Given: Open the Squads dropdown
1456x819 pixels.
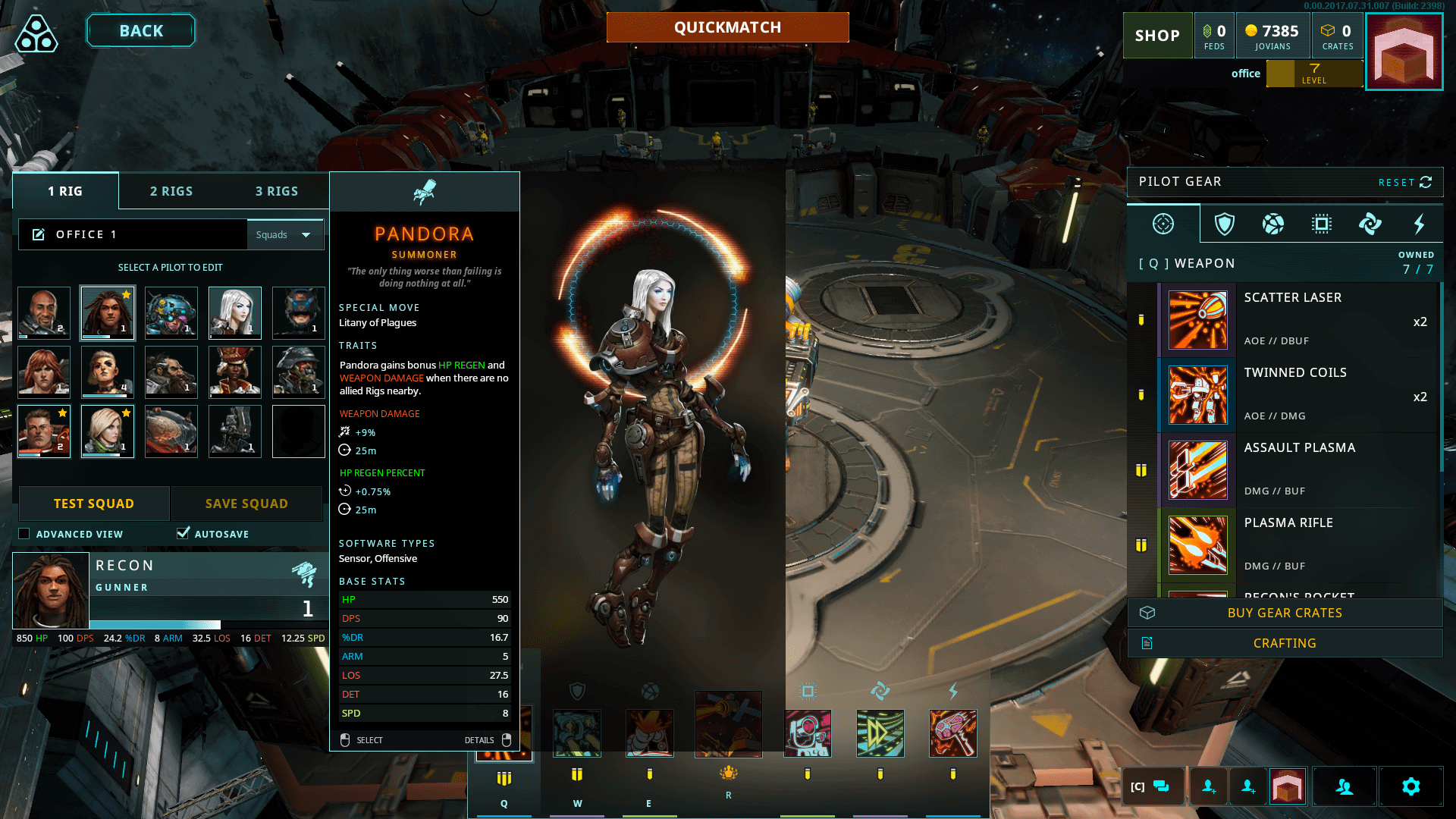Looking at the screenshot, I should 285,234.
